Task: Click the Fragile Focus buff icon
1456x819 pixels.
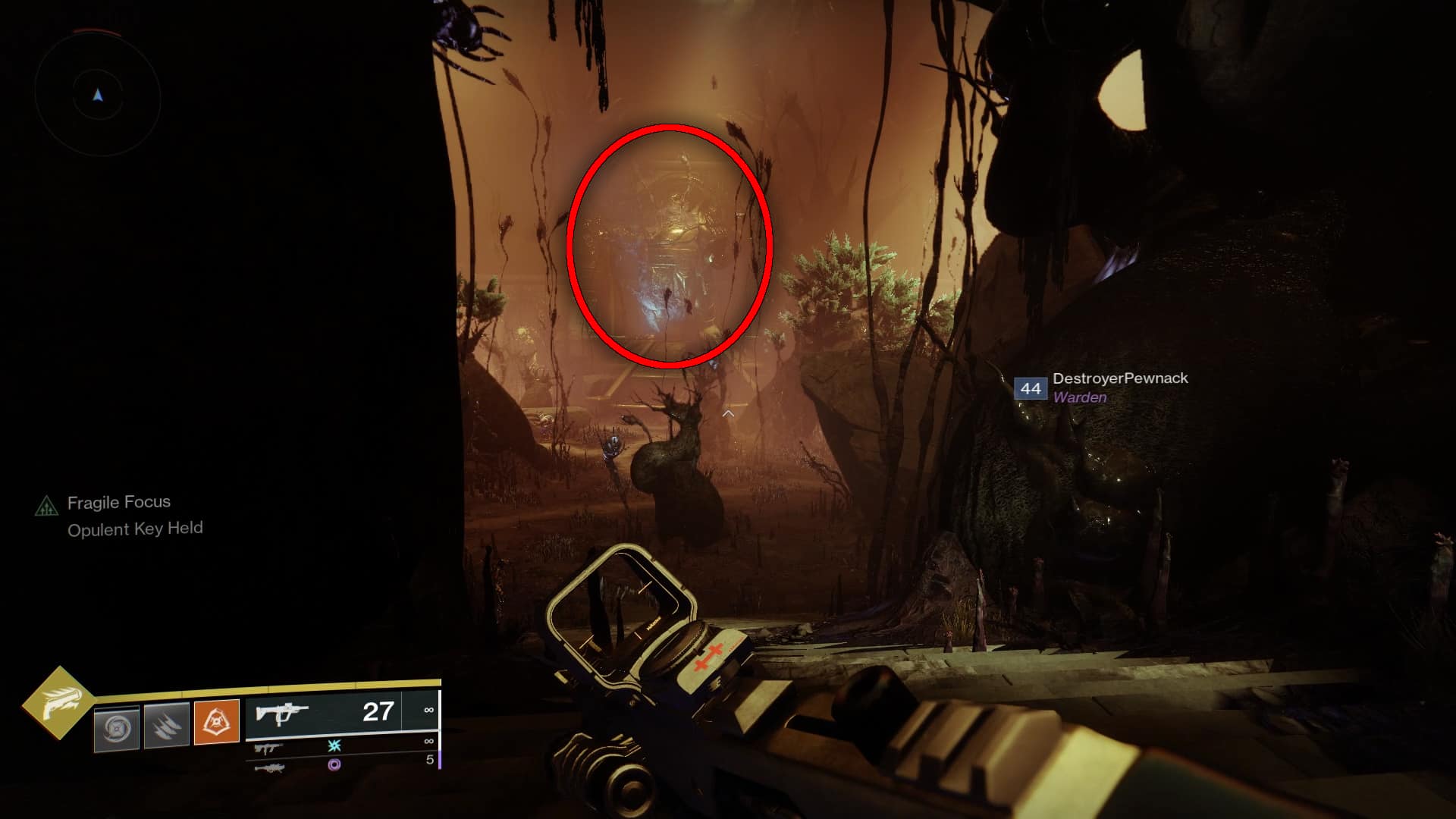Action: tap(47, 504)
